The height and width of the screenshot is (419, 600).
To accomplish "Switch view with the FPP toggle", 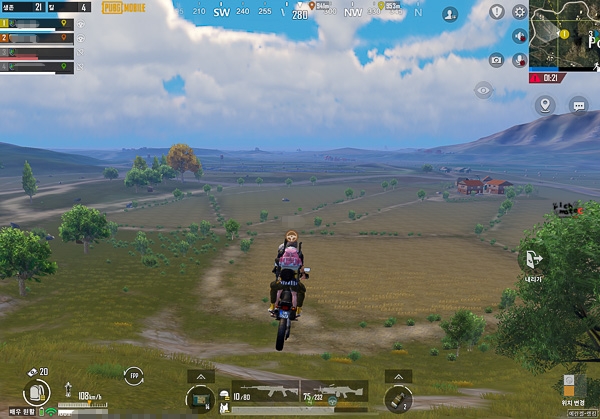I will pos(133,376).
